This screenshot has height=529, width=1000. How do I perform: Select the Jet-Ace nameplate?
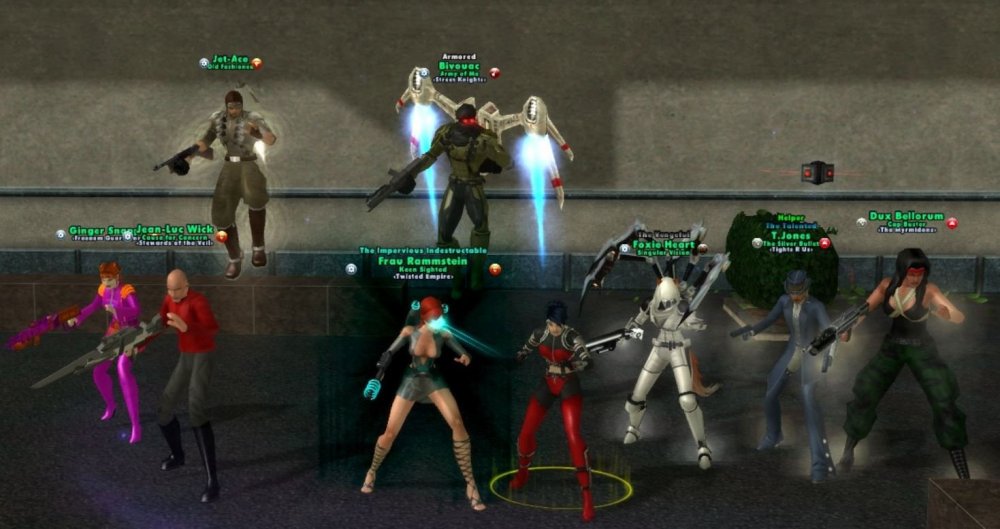[x=230, y=60]
